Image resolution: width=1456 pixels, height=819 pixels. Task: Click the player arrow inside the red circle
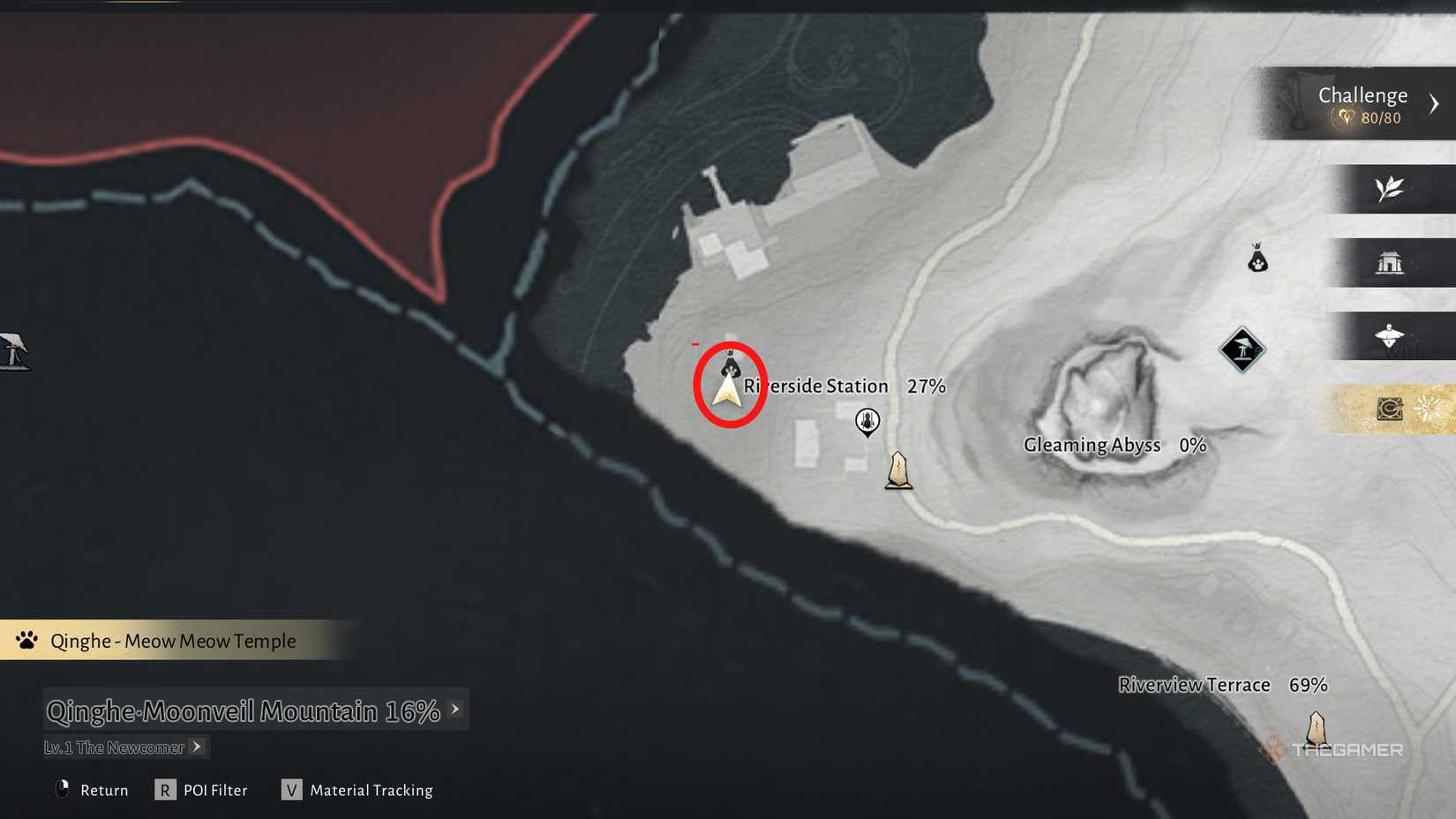pyautogui.click(x=728, y=389)
